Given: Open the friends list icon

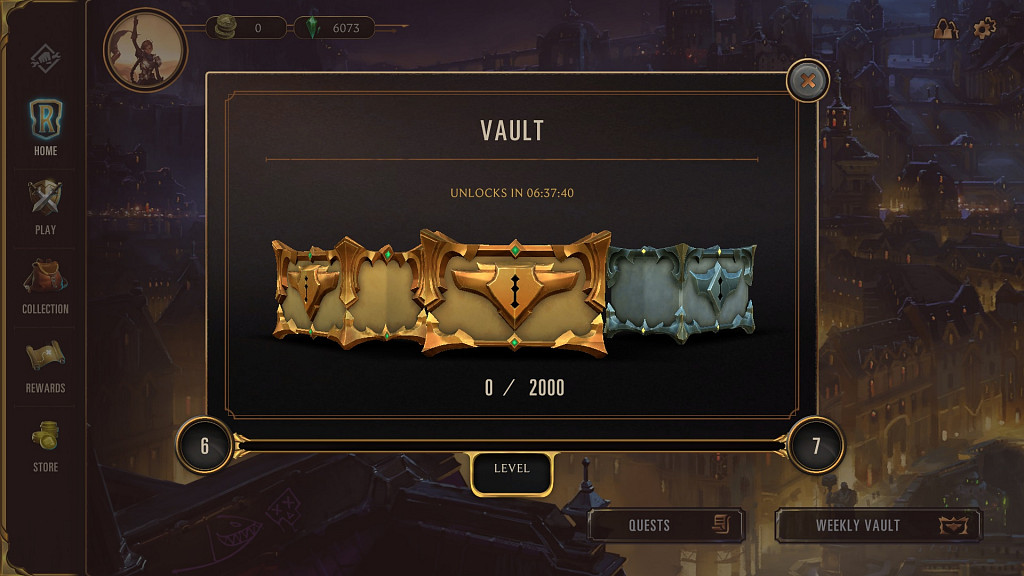Looking at the screenshot, I should (x=945, y=29).
